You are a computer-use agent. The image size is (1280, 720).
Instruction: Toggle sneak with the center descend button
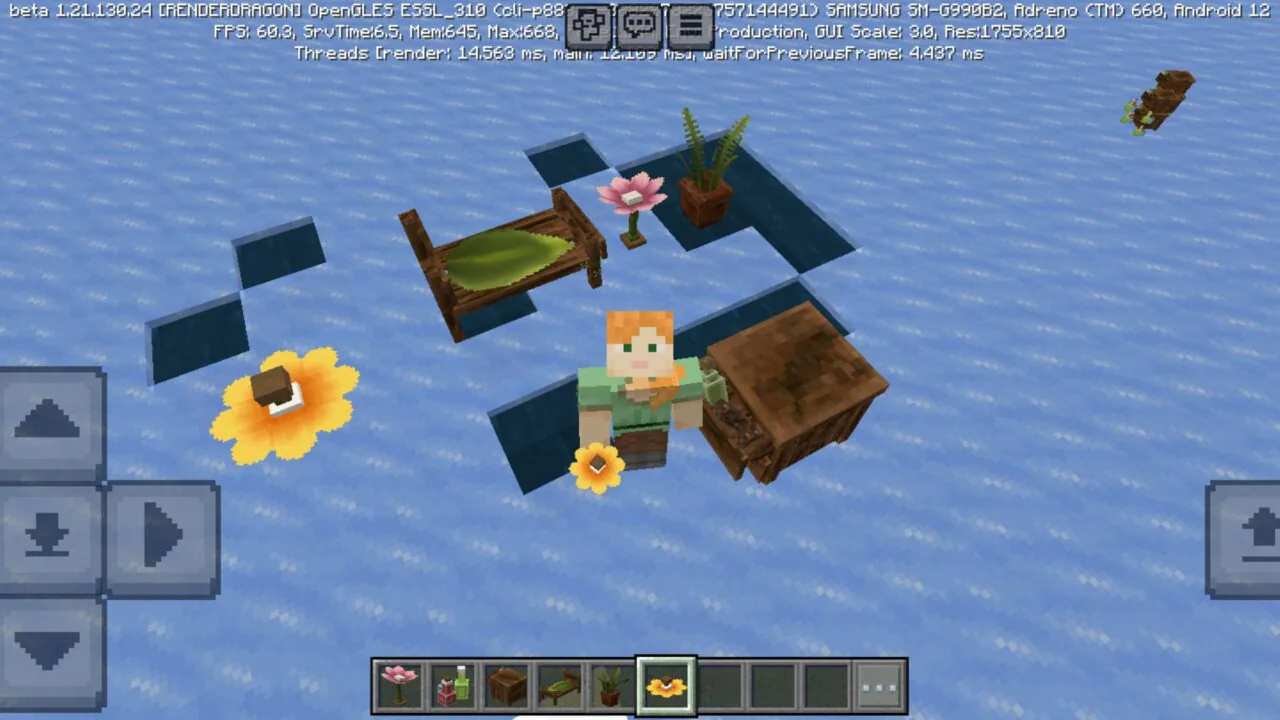click(x=47, y=537)
